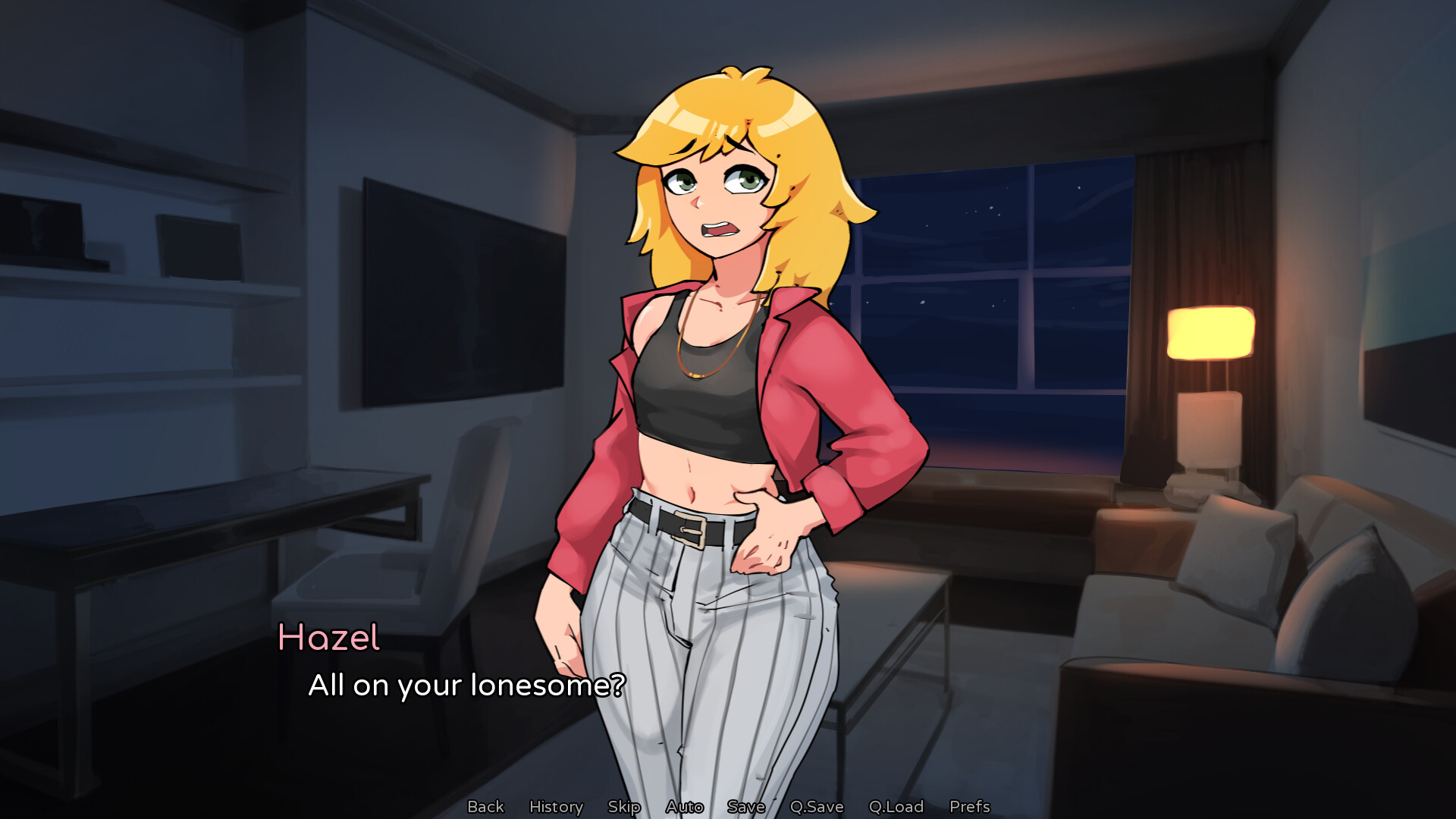Toggle Auto-forward reading mode

click(x=683, y=806)
